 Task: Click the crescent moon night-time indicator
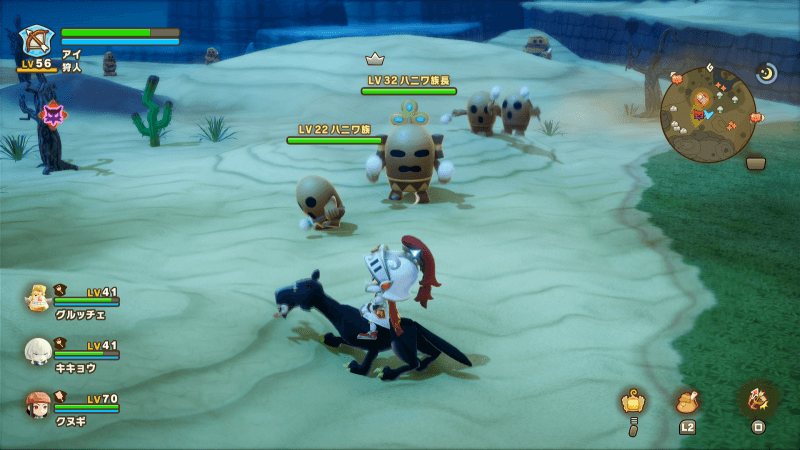[766, 73]
